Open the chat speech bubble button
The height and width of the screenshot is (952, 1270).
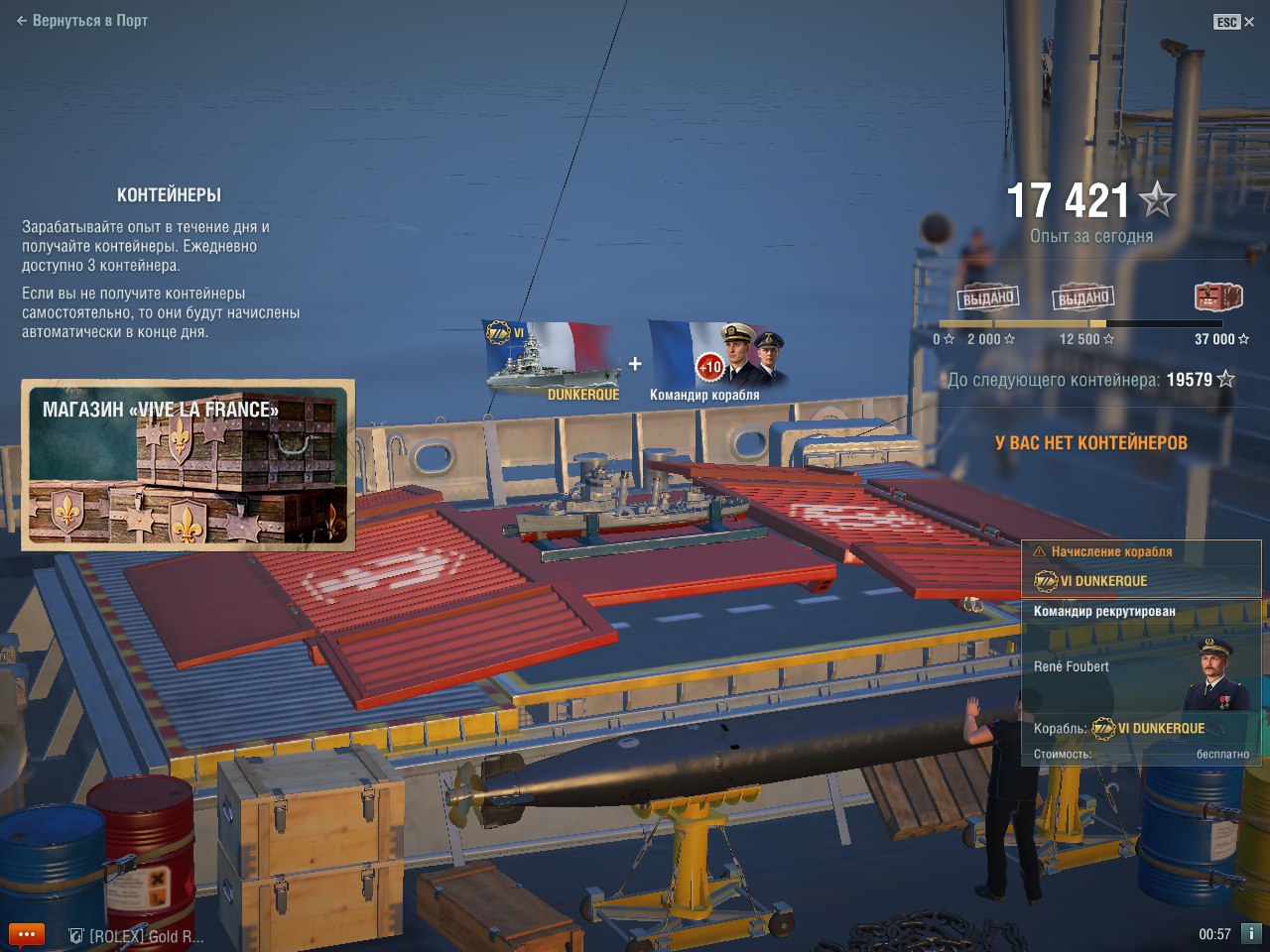click(26, 934)
